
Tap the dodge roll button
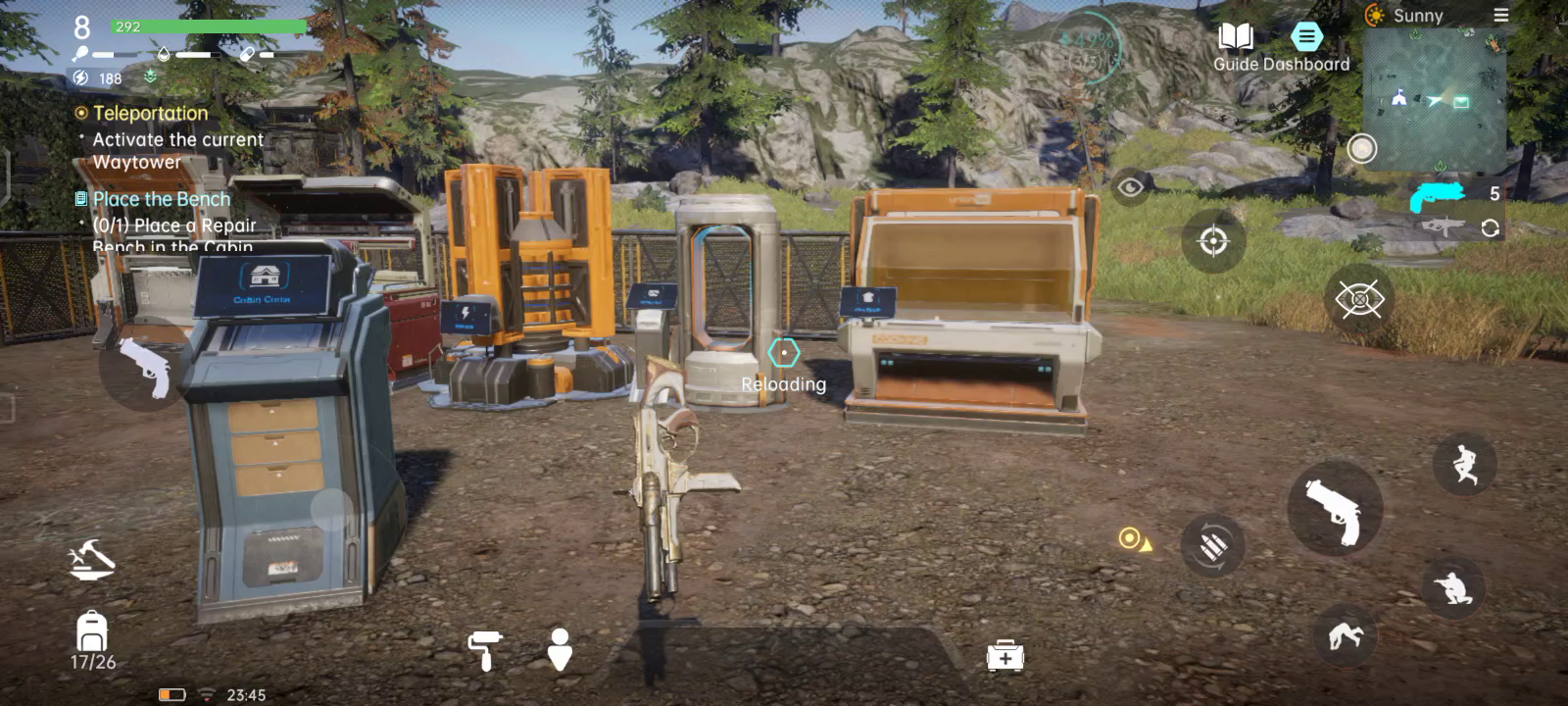coord(1345,636)
